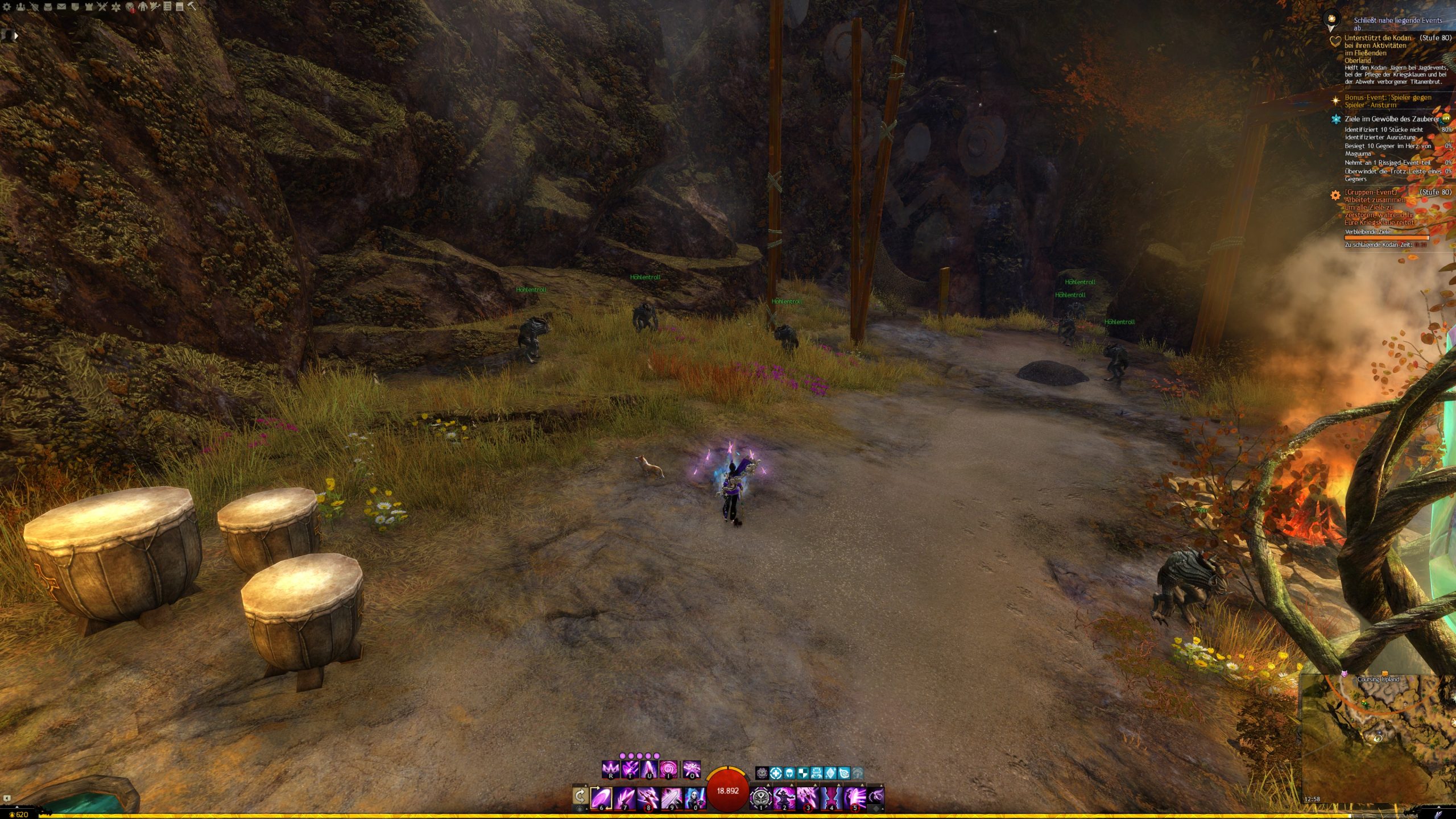Activate the crown shatter skill R
1456x819 pixels.
coord(610,770)
